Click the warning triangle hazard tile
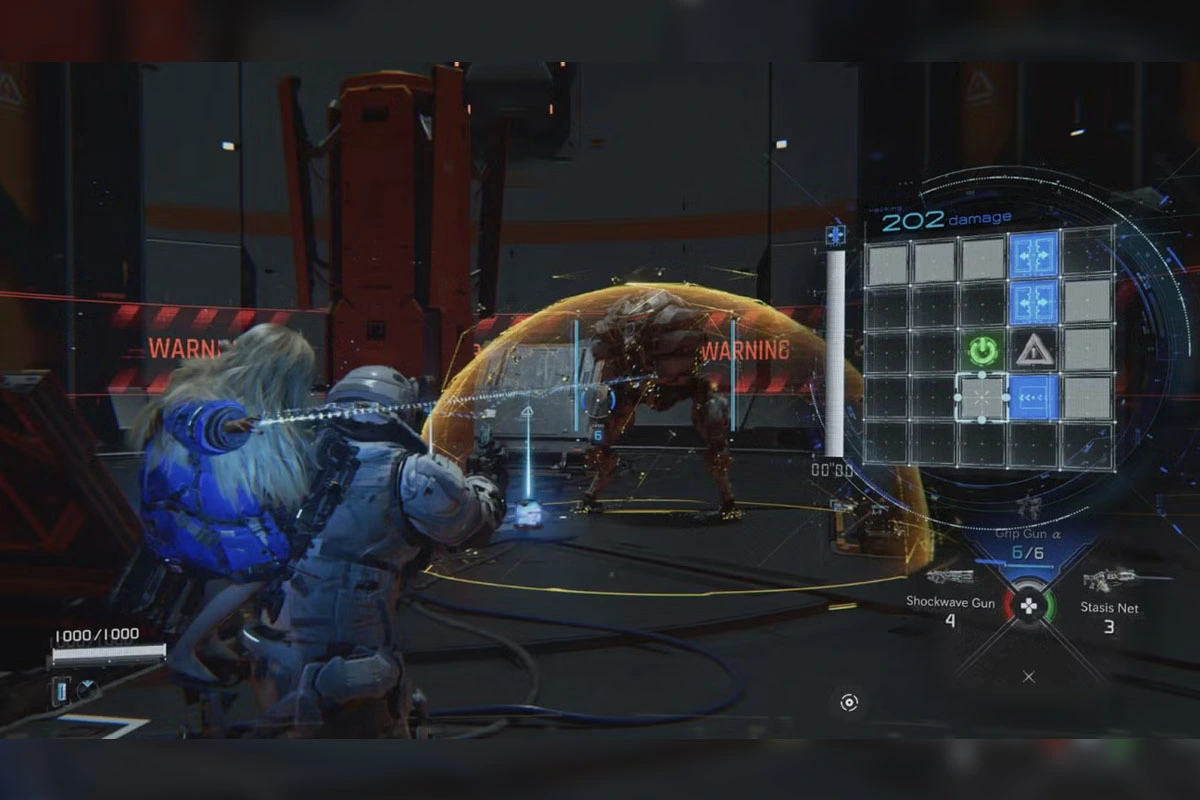Image resolution: width=1200 pixels, height=800 pixels. click(1034, 350)
